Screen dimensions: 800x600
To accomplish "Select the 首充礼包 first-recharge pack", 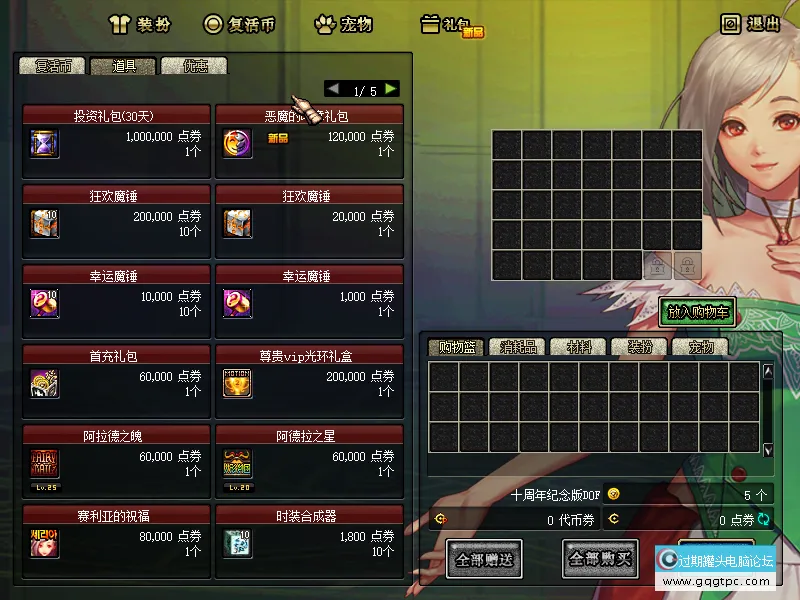I will click(x=116, y=381).
